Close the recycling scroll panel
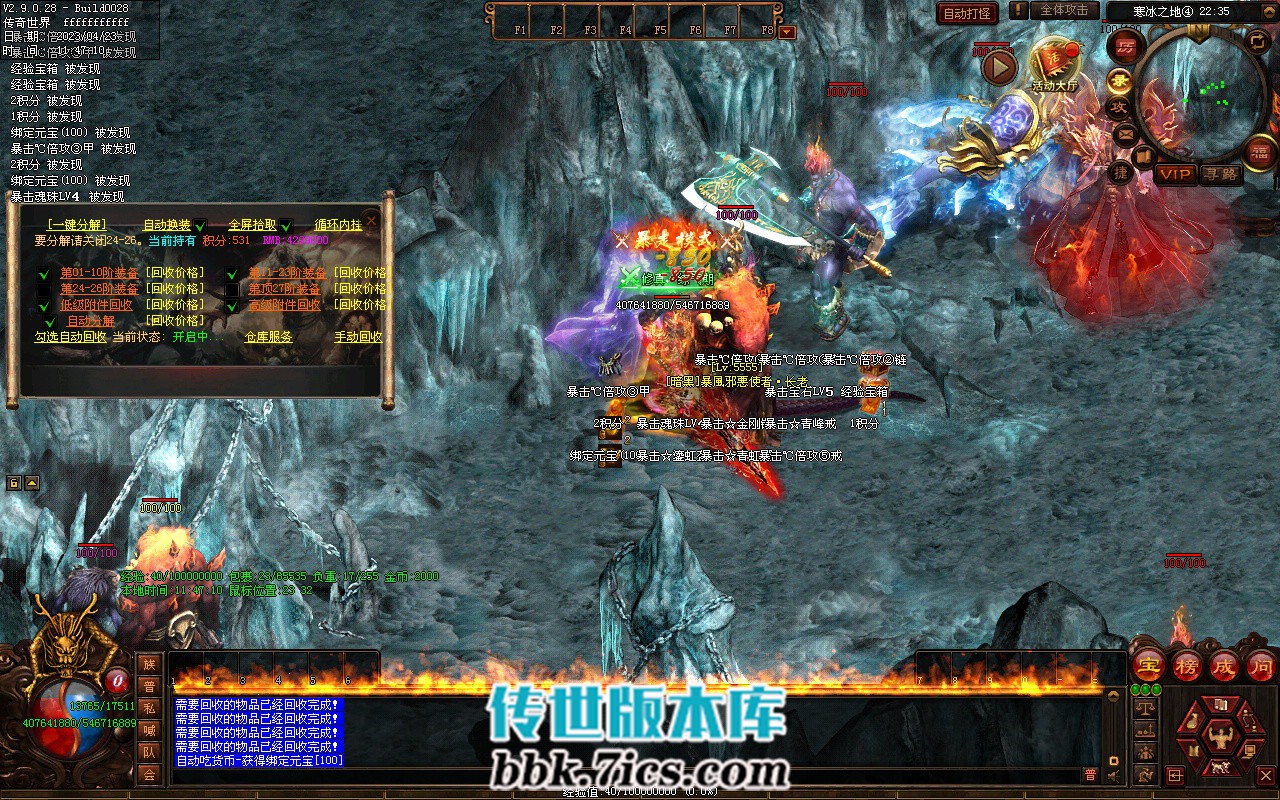Screen dimensions: 1280x800 point(372,221)
